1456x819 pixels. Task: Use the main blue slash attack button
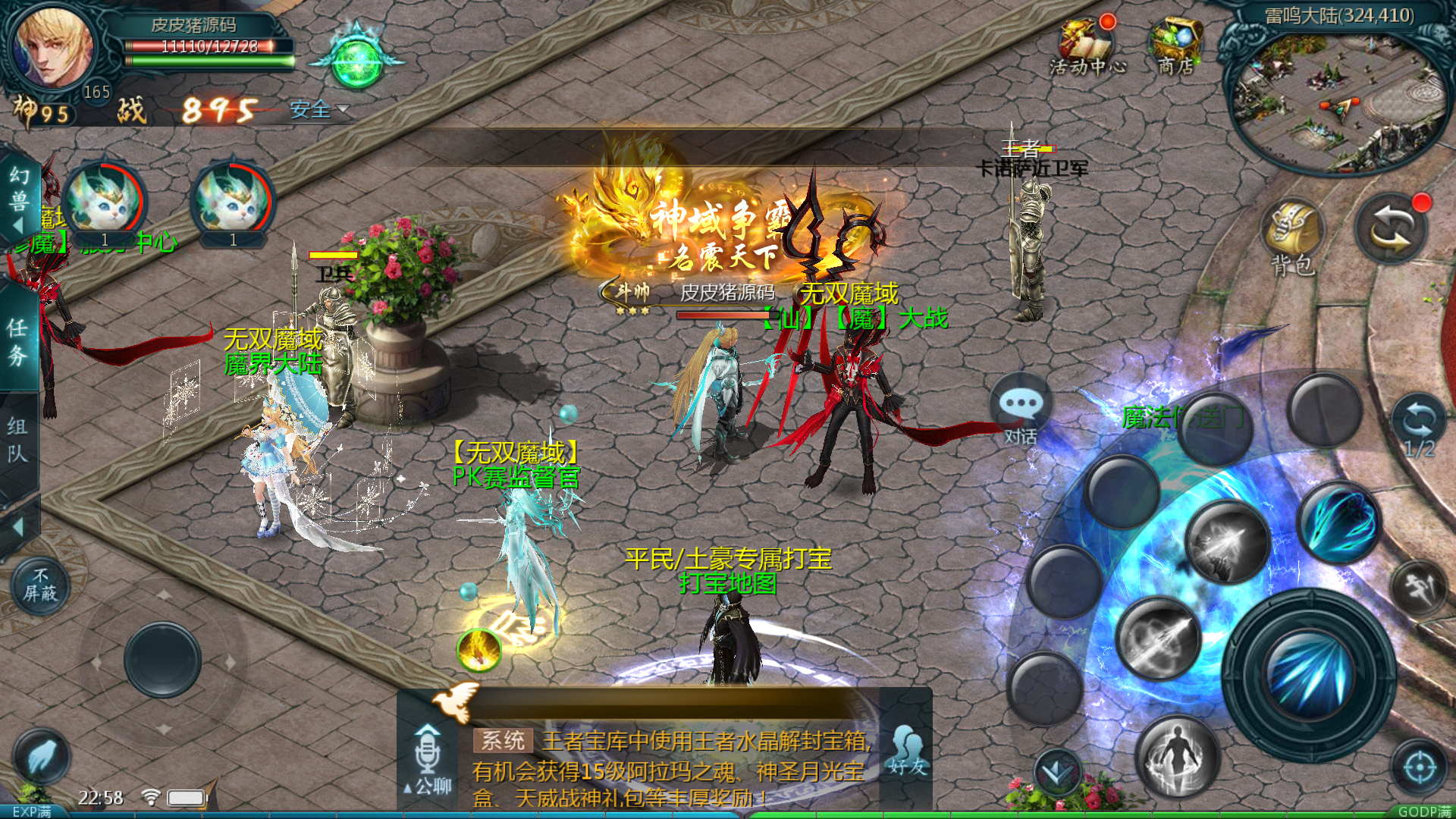click(x=1309, y=671)
